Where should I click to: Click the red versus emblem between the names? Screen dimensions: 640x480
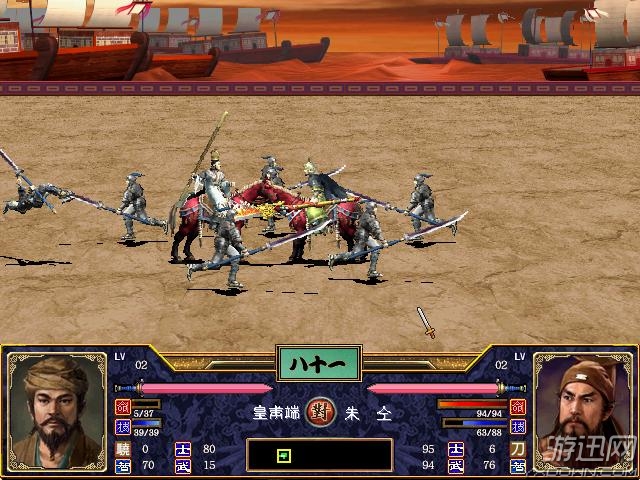(x=319, y=411)
